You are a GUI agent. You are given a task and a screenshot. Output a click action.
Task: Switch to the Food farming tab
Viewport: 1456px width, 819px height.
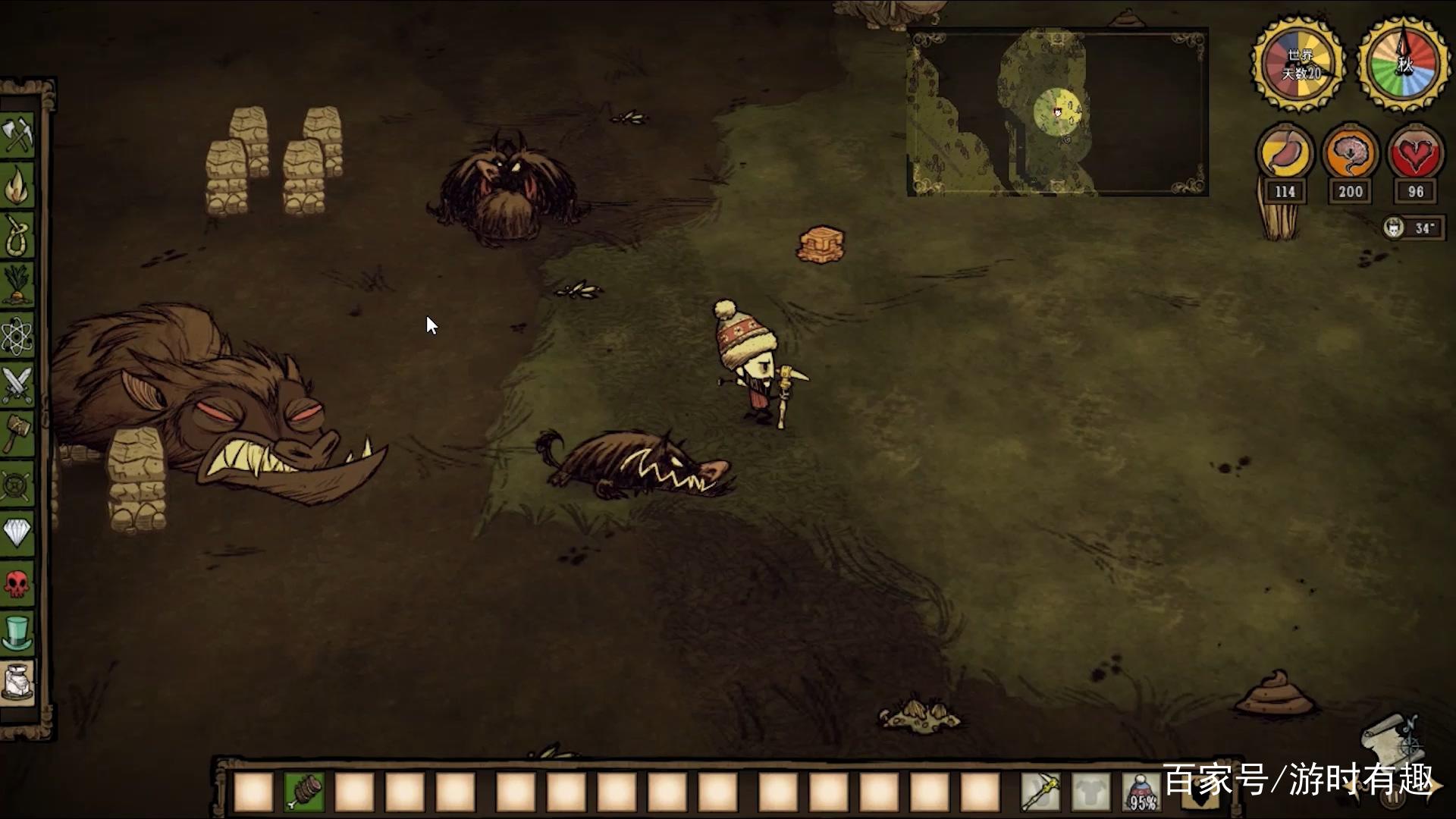click(17, 284)
